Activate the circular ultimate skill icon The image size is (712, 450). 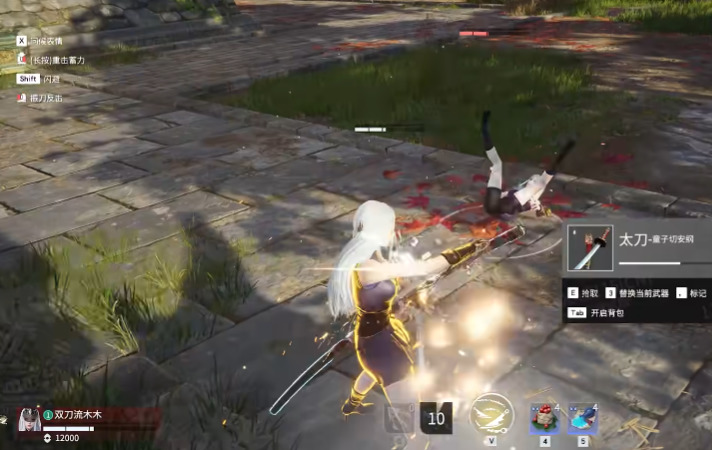click(x=491, y=414)
